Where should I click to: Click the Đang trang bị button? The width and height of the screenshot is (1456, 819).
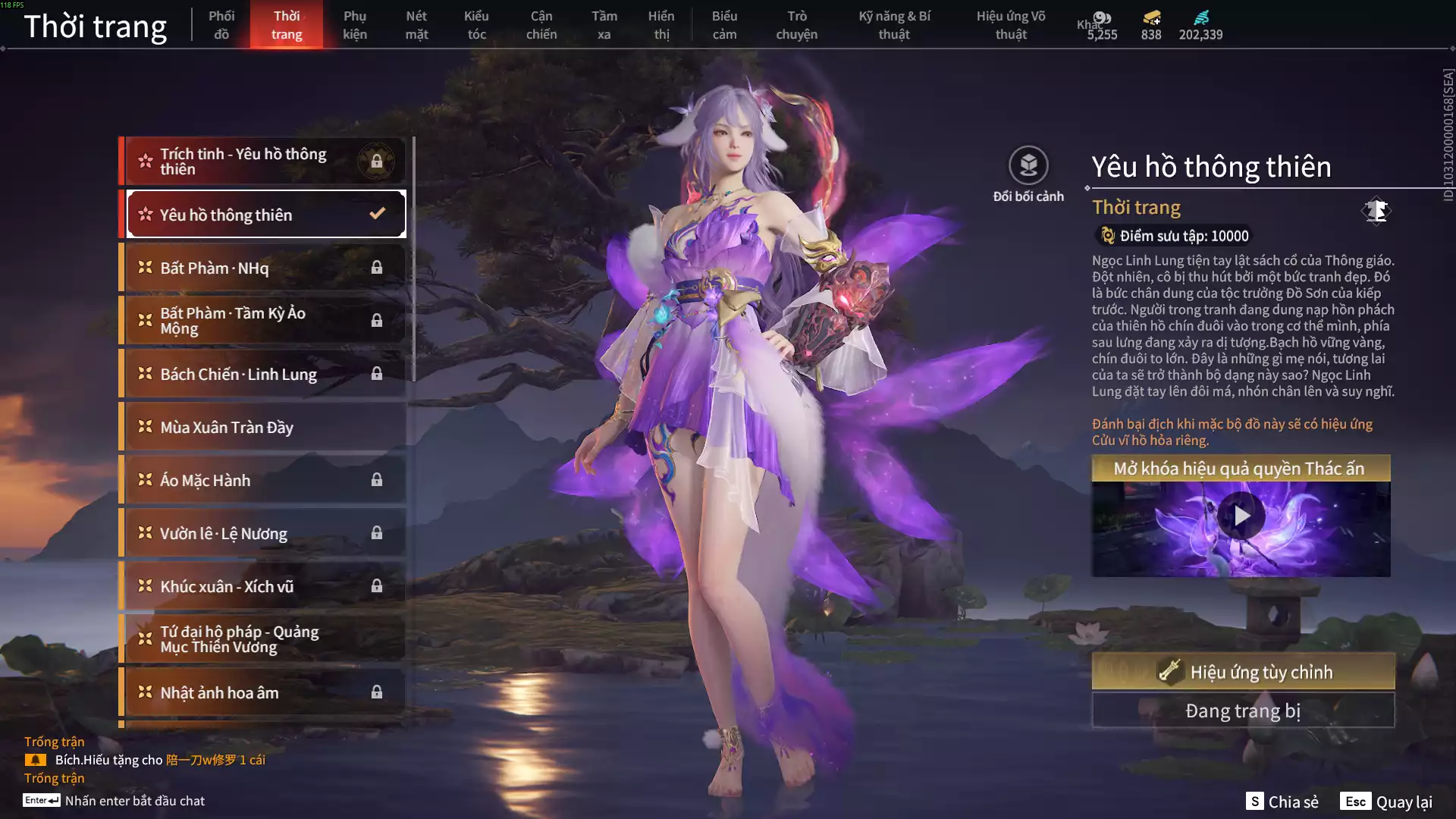pyautogui.click(x=1243, y=711)
